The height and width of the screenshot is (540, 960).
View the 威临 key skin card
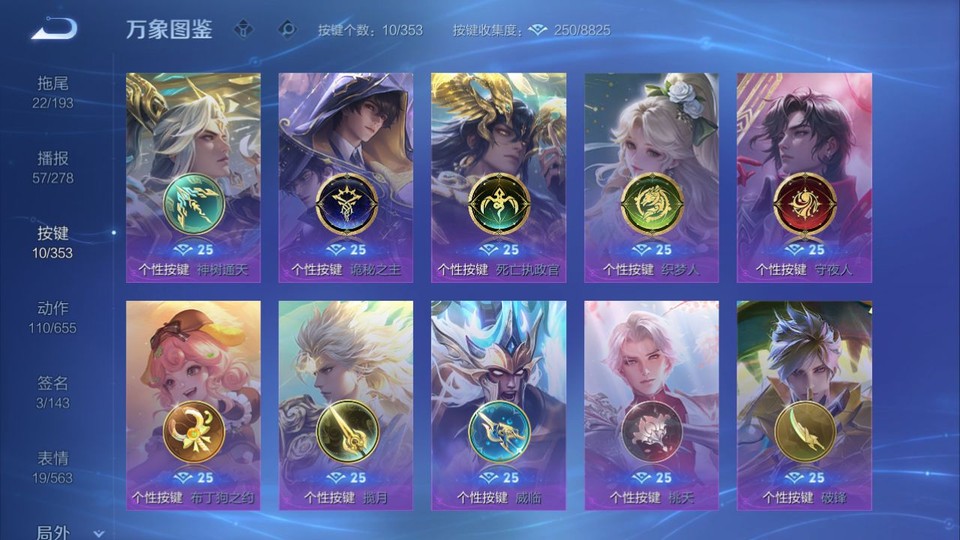coord(498,405)
